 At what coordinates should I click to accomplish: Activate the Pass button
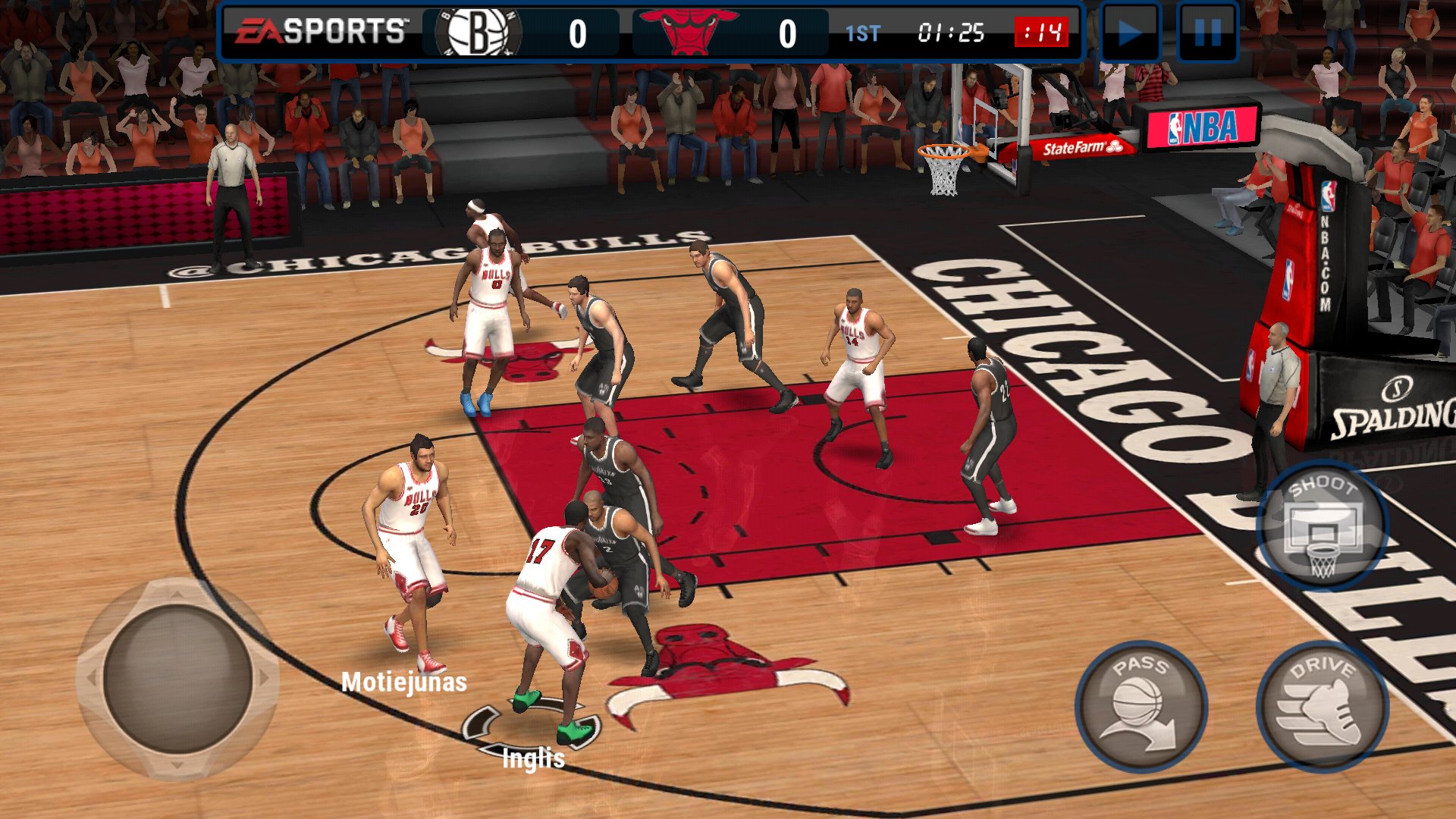tap(1141, 706)
